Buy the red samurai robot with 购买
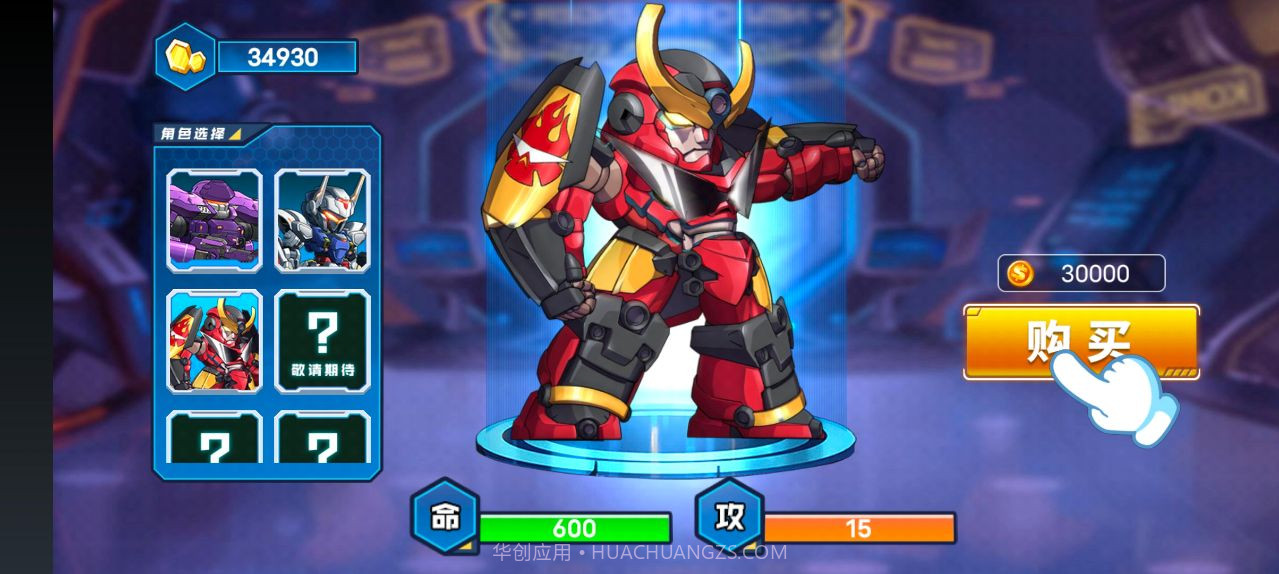Screen dimensions: 1279x574 tap(1080, 341)
